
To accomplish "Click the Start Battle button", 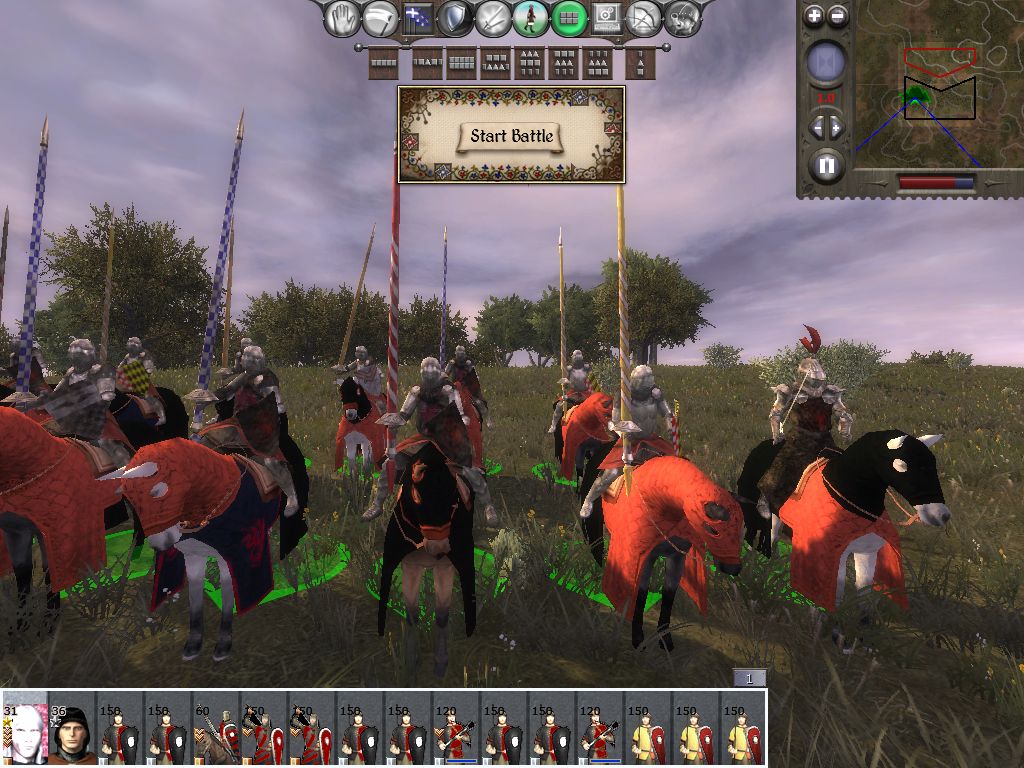I will click(x=512, y=136).
